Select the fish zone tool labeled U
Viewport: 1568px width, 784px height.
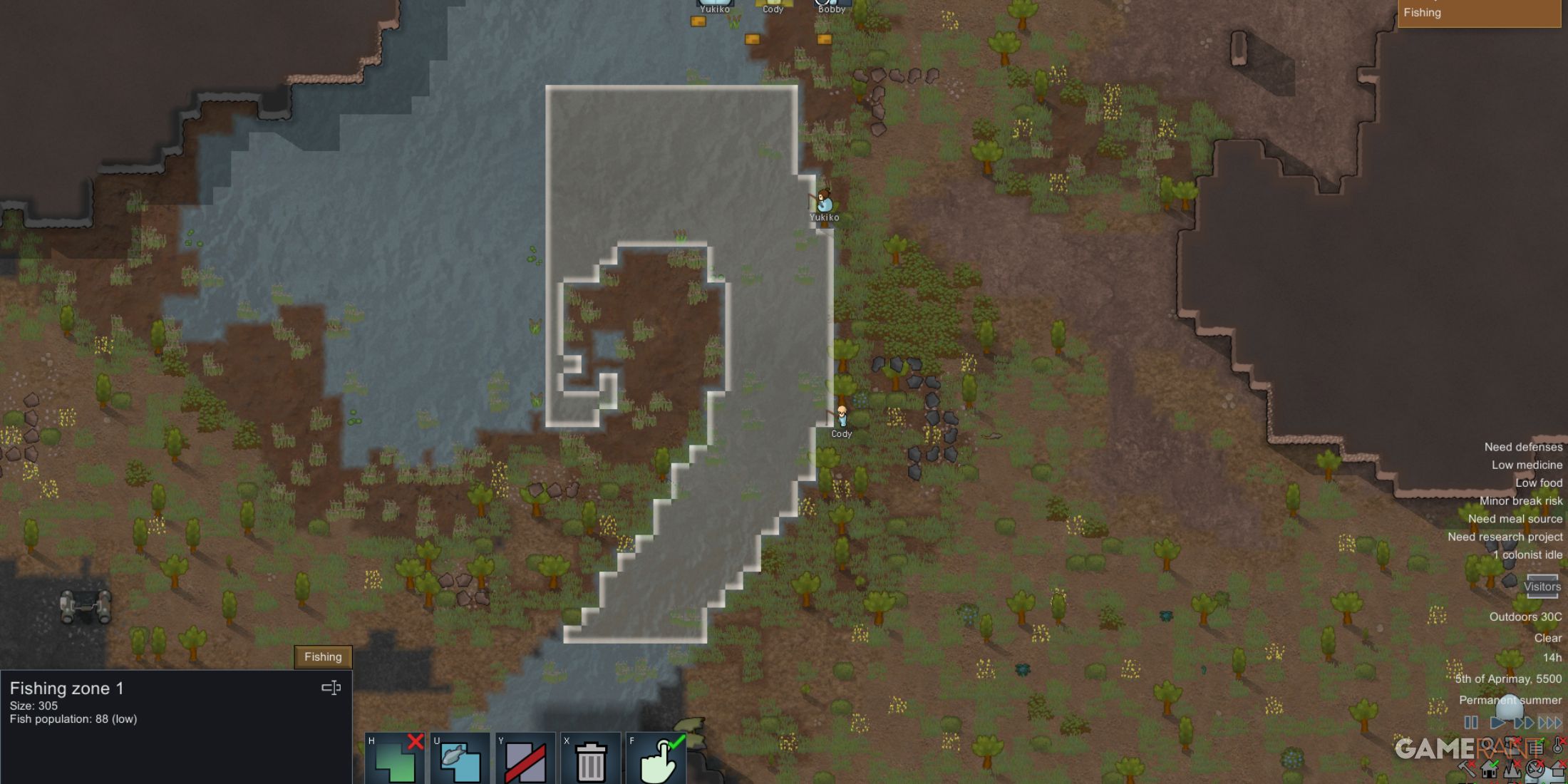point(460,757)
